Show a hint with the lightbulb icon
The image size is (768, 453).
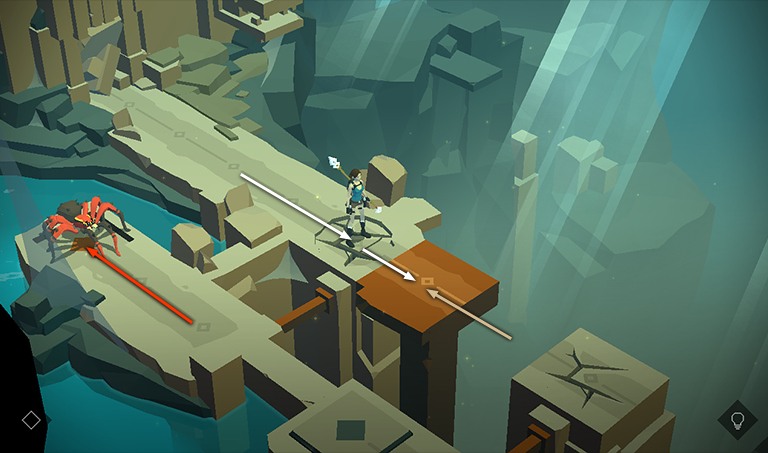[x=738, y=420]
